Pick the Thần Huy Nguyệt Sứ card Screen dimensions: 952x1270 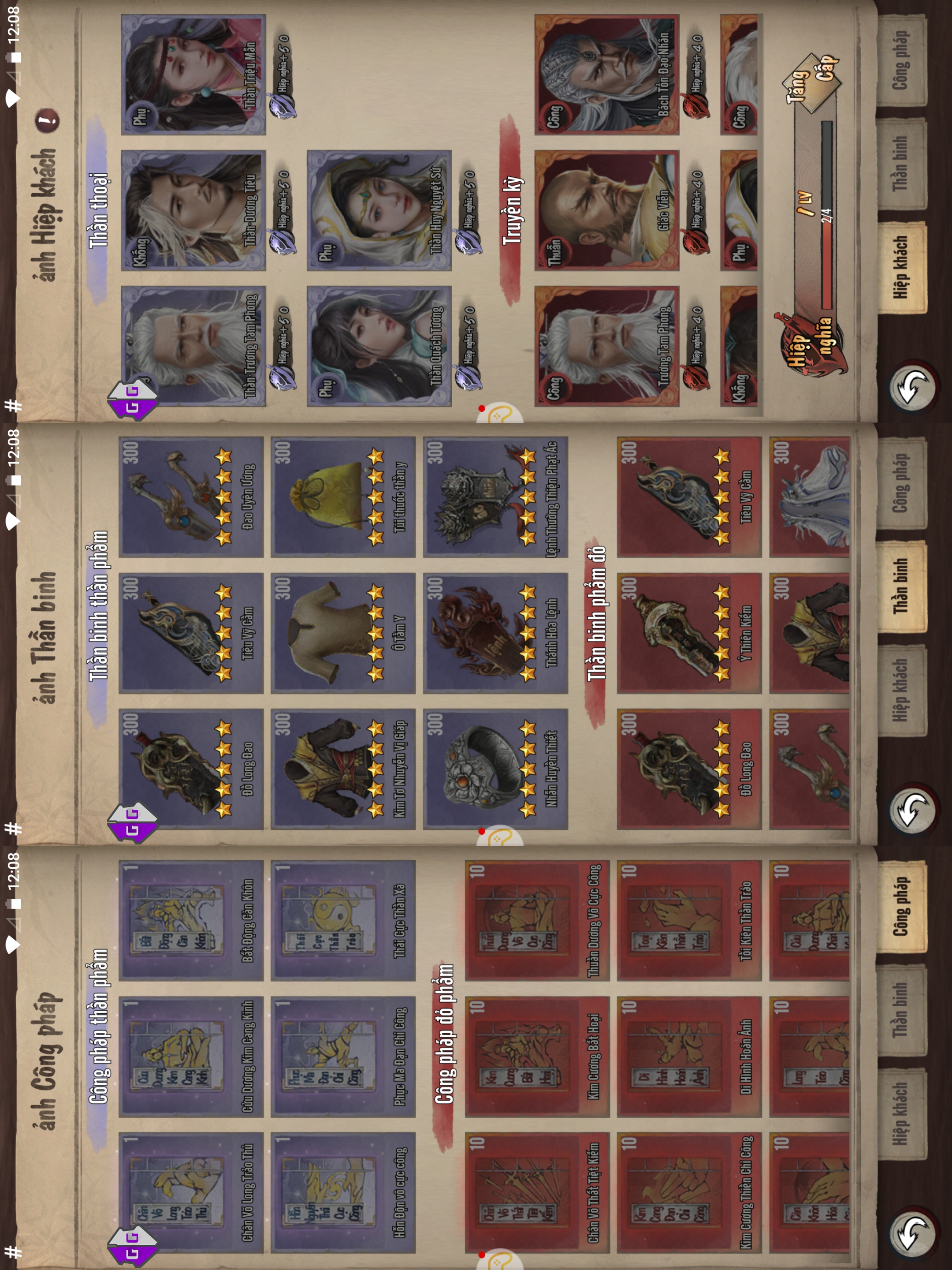(379, 210)
